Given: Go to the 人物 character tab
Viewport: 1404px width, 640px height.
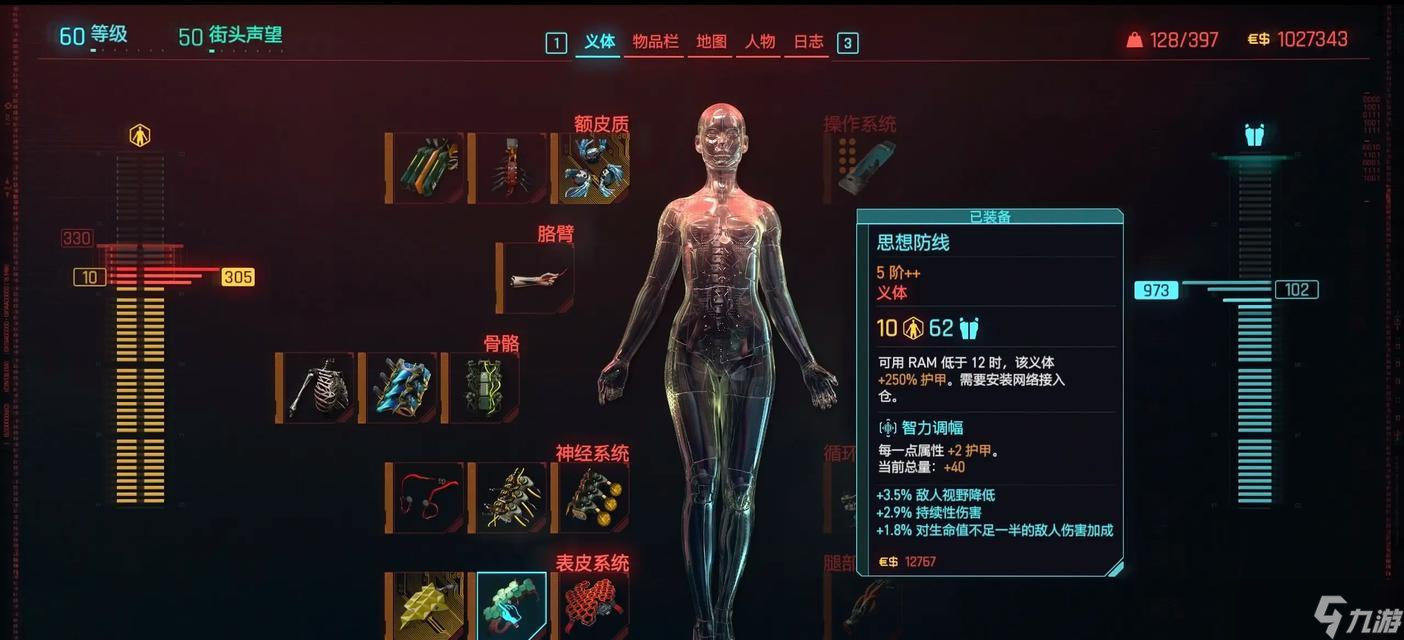Looking at the screenshot, I should 760,42.
